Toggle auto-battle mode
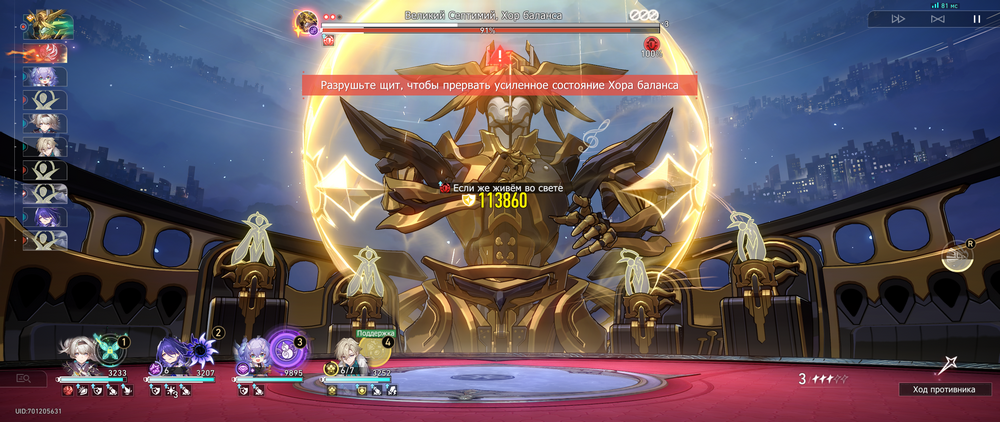1000x422 pixels. [937, 18]
